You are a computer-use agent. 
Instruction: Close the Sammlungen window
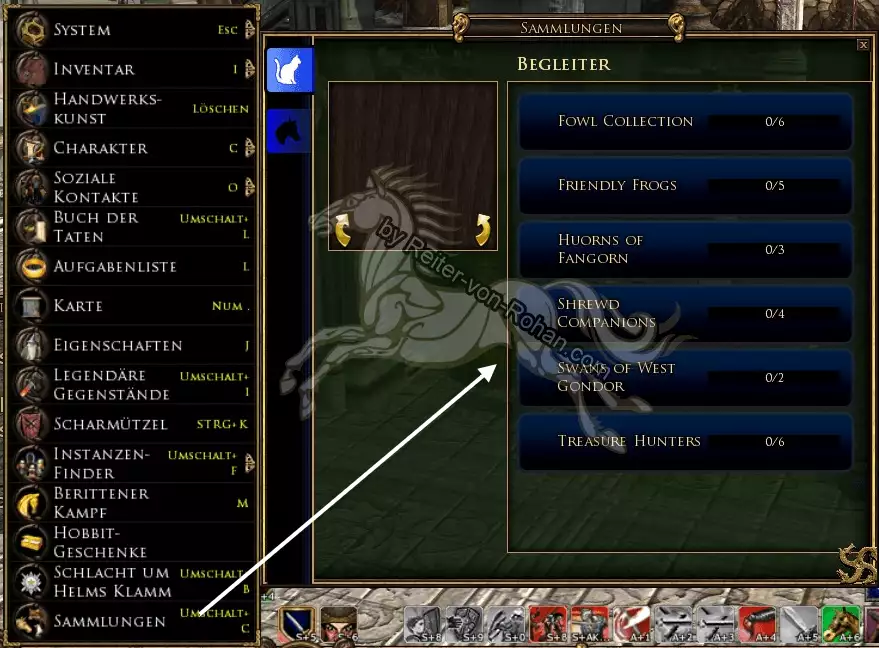tap(863, 44)
